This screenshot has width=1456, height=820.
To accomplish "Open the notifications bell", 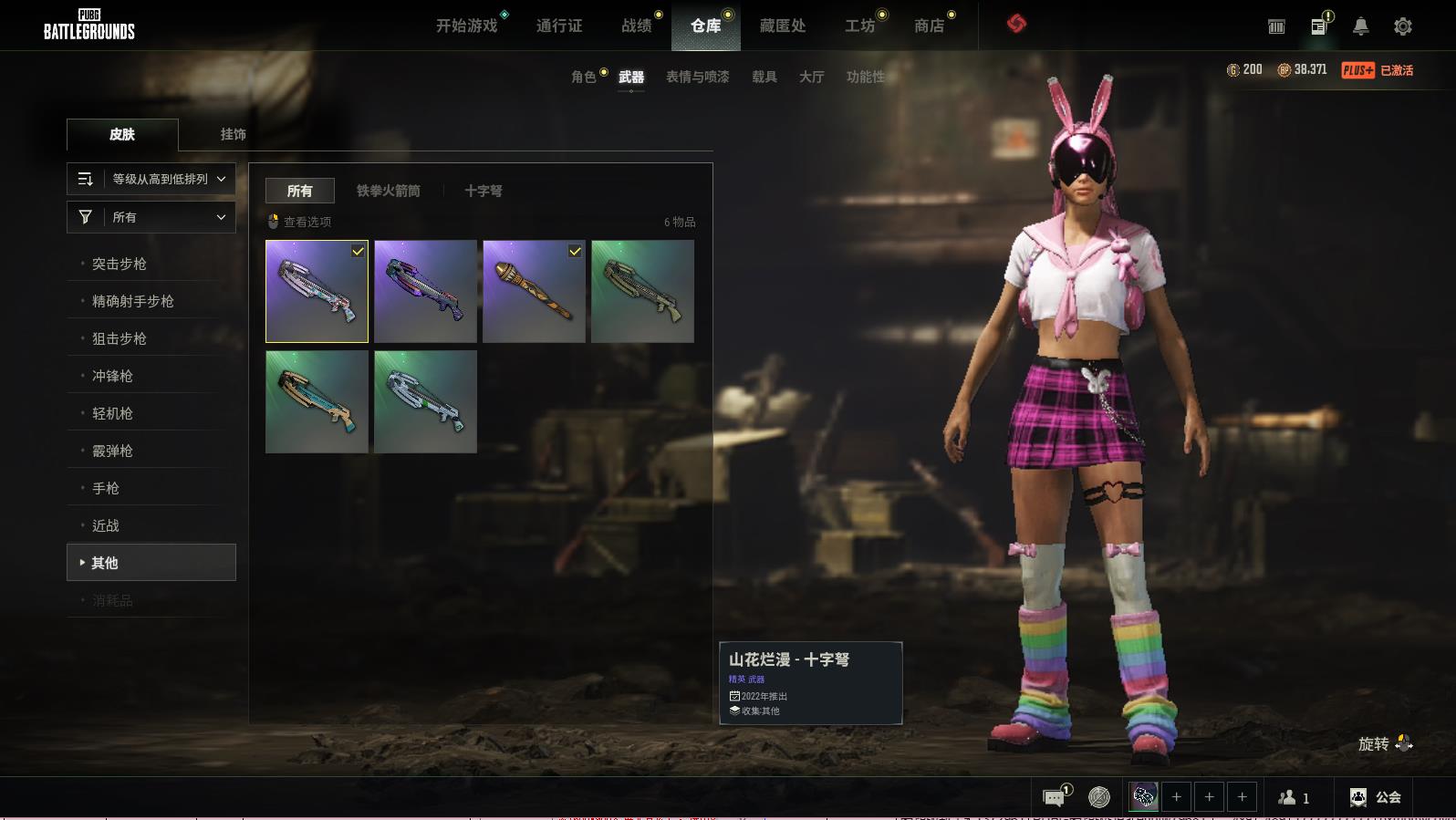I will [x=1360, y=26].
